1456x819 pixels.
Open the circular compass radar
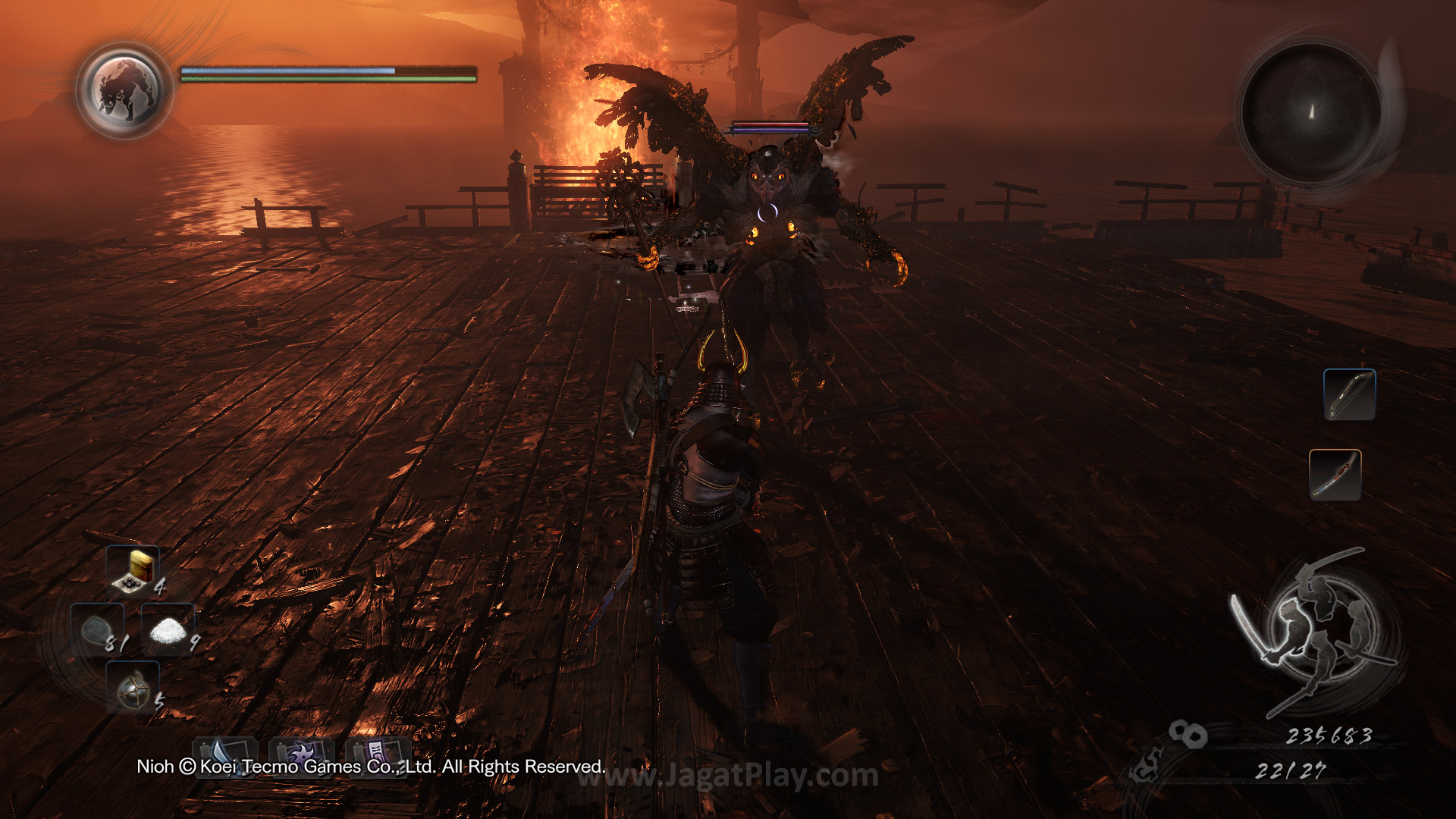coord(1311,112)
